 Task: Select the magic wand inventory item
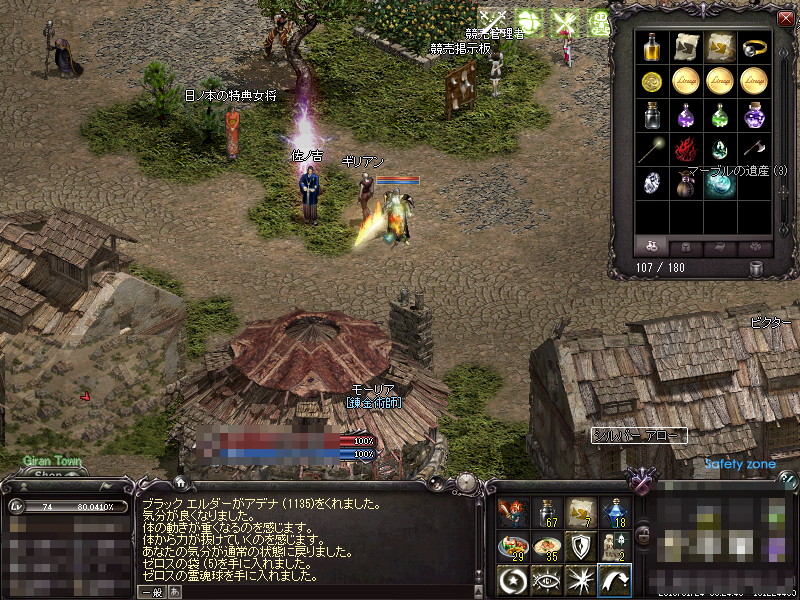[652, 150]
